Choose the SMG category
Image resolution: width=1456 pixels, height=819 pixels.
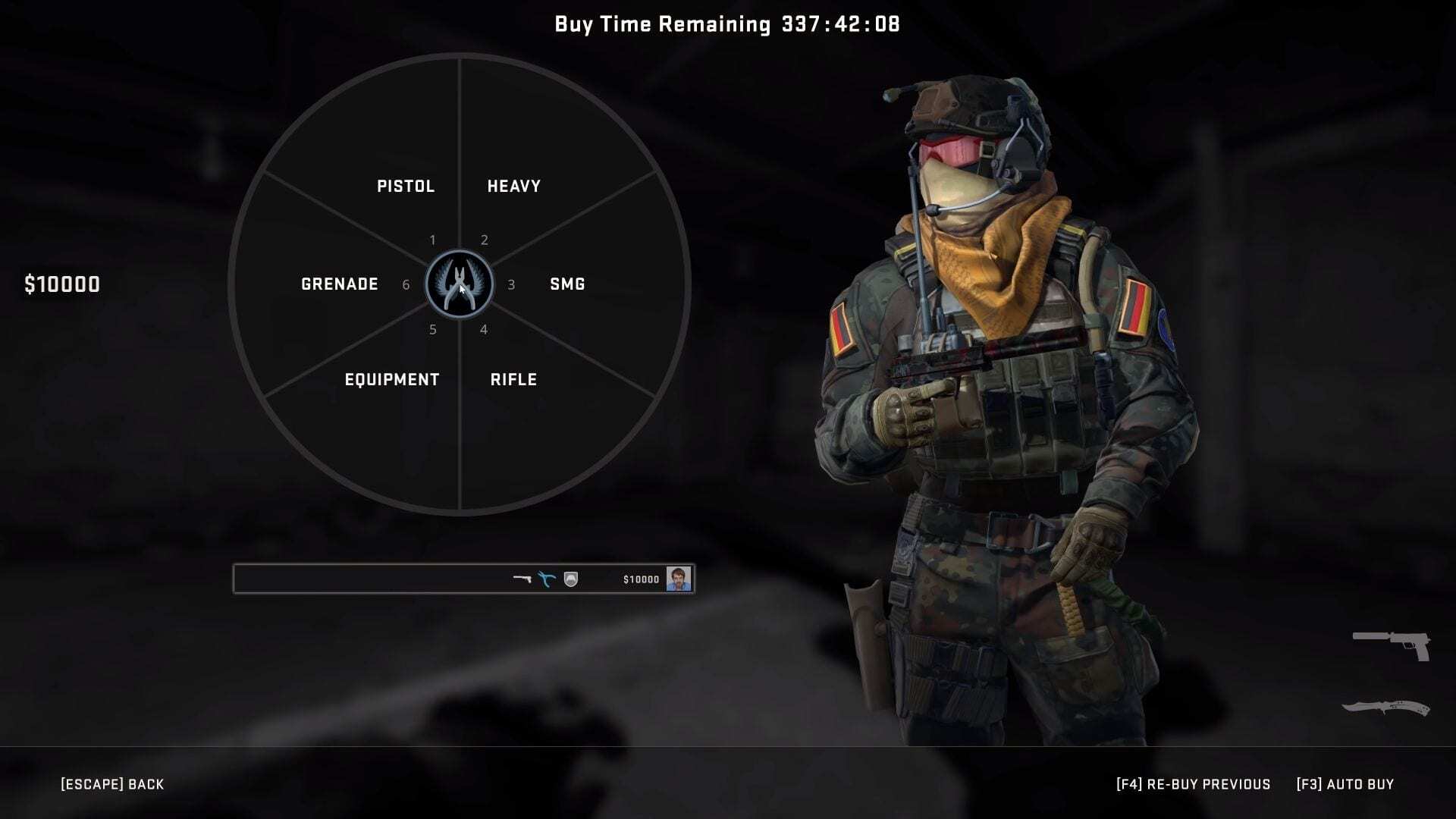[567, 284]
